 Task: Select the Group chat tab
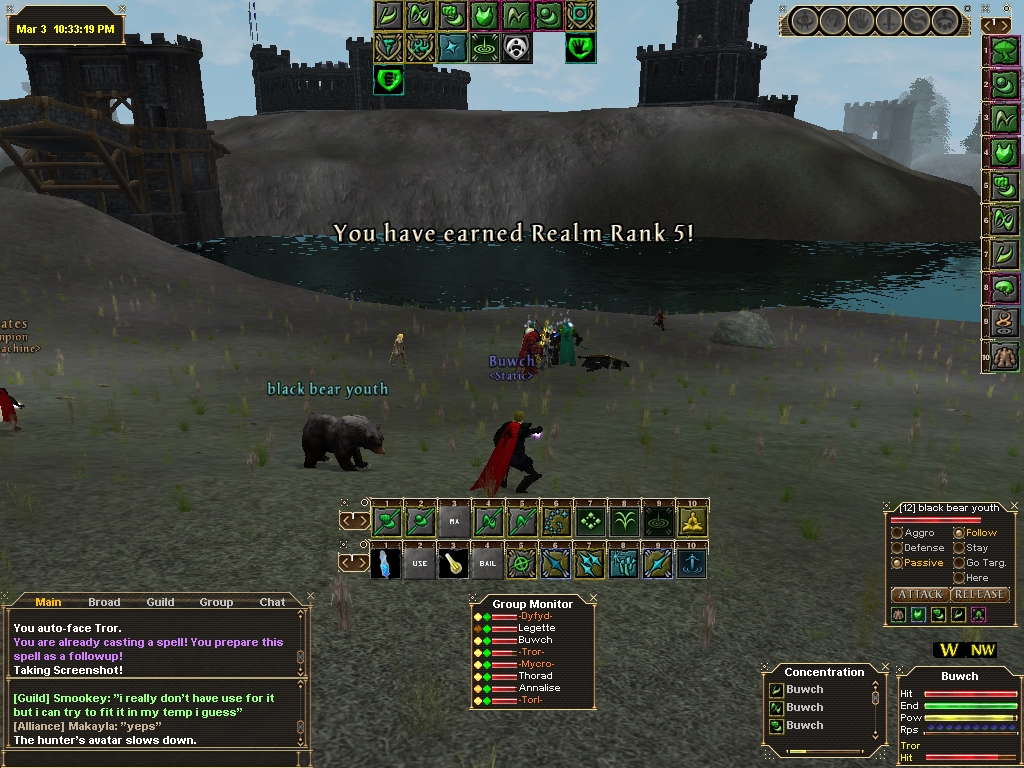pos(216,602)
